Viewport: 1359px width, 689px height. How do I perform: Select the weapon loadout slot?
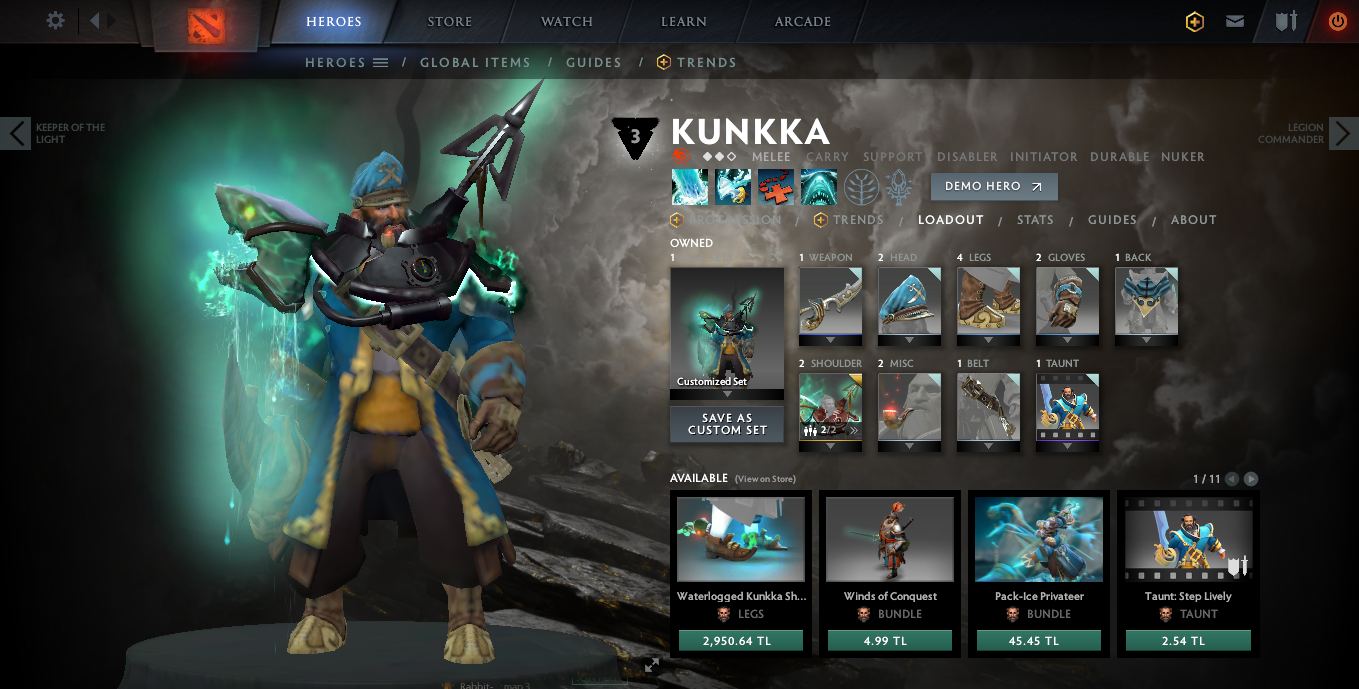(x=830, y=300)
